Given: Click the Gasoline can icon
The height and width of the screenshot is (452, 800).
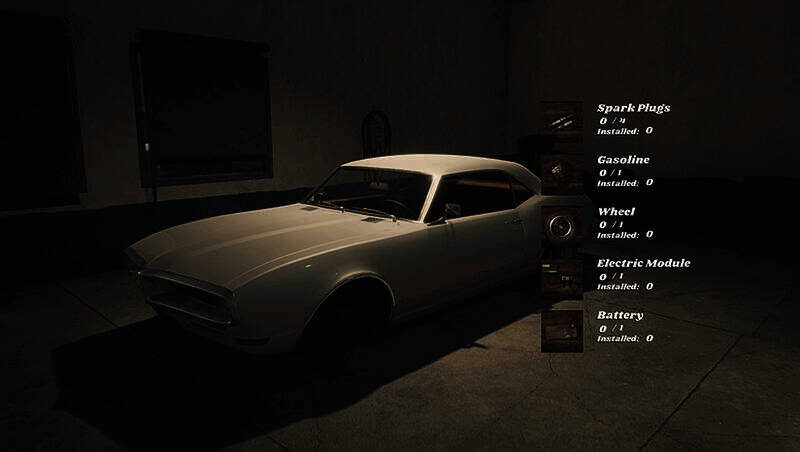Looking at the screenshot, I should [x=561, y=171].
